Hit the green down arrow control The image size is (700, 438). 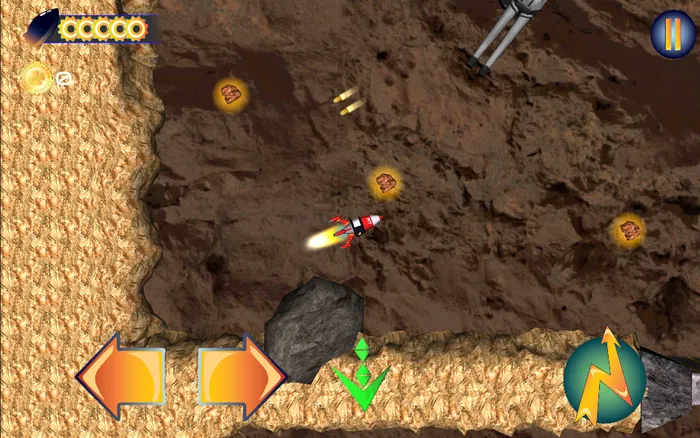(361, 378)
